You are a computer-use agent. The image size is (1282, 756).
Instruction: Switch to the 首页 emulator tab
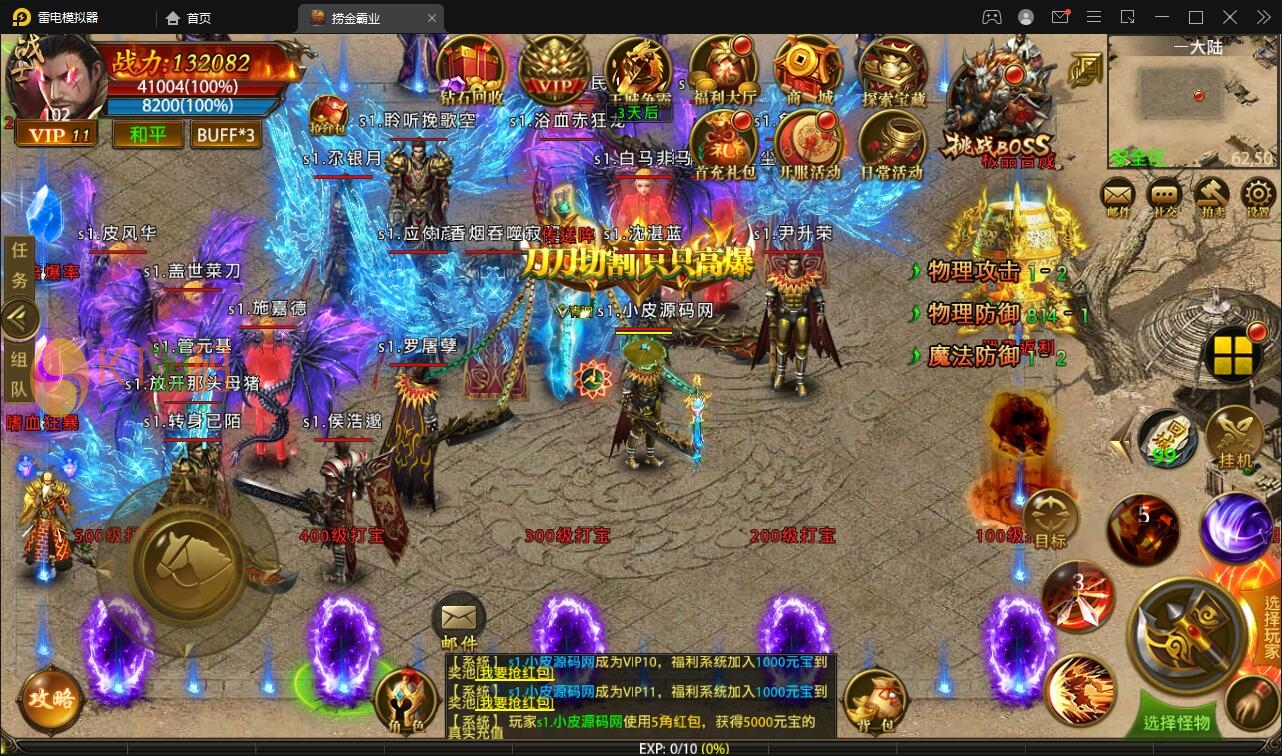coord(189,17)
